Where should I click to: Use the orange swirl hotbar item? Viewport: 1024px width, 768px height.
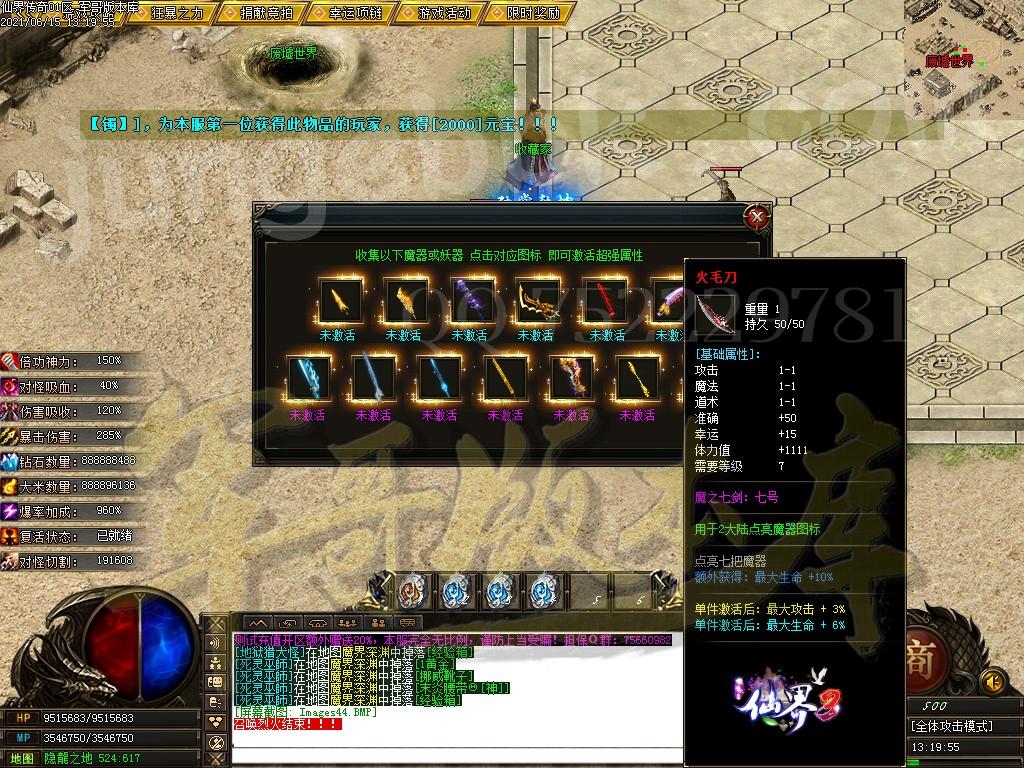412,591
